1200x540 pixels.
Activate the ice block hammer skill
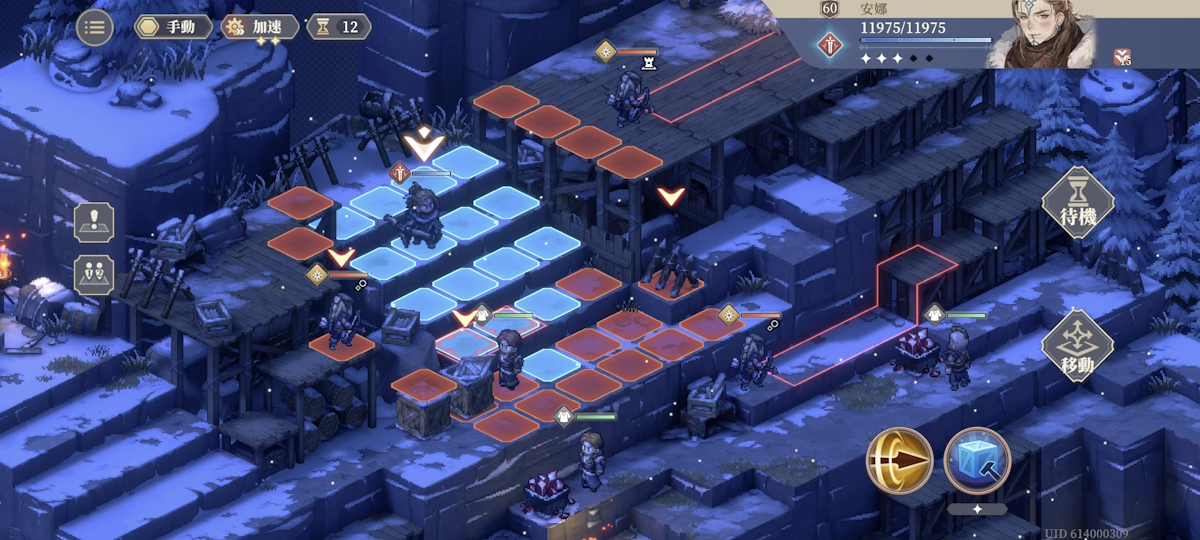pos(977,461)
